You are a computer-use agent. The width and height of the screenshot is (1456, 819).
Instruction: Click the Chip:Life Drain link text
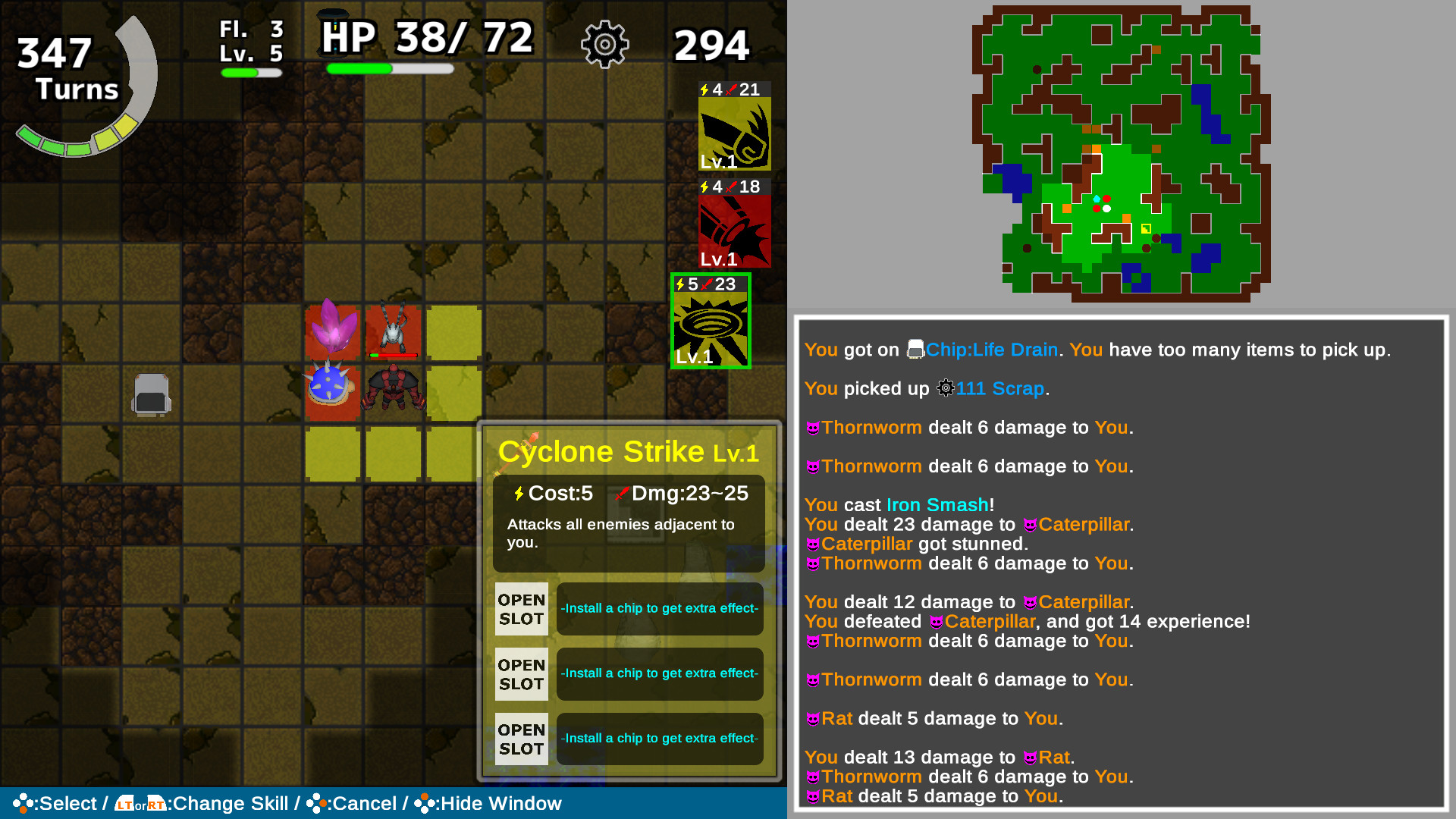coord(991,350)
